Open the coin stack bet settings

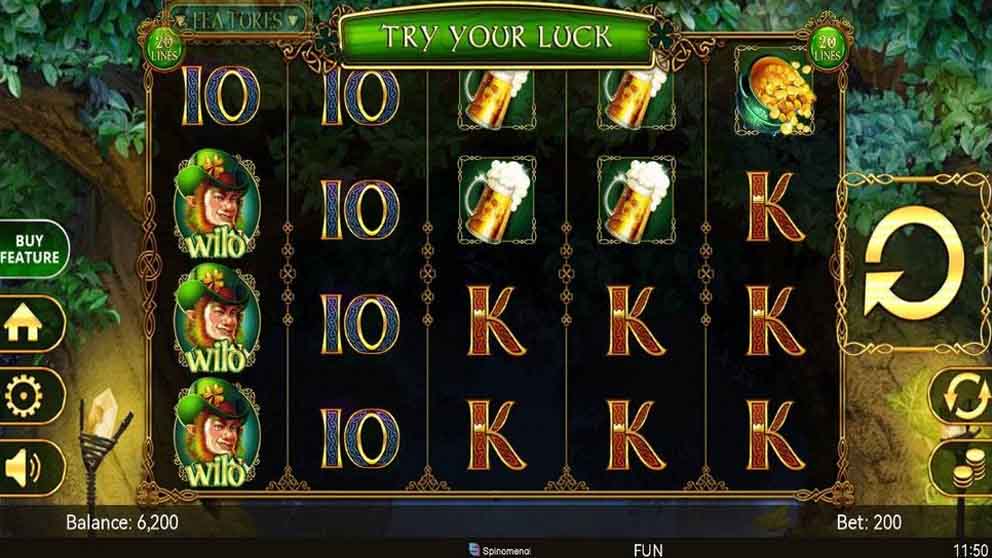[x=964, y=467]
